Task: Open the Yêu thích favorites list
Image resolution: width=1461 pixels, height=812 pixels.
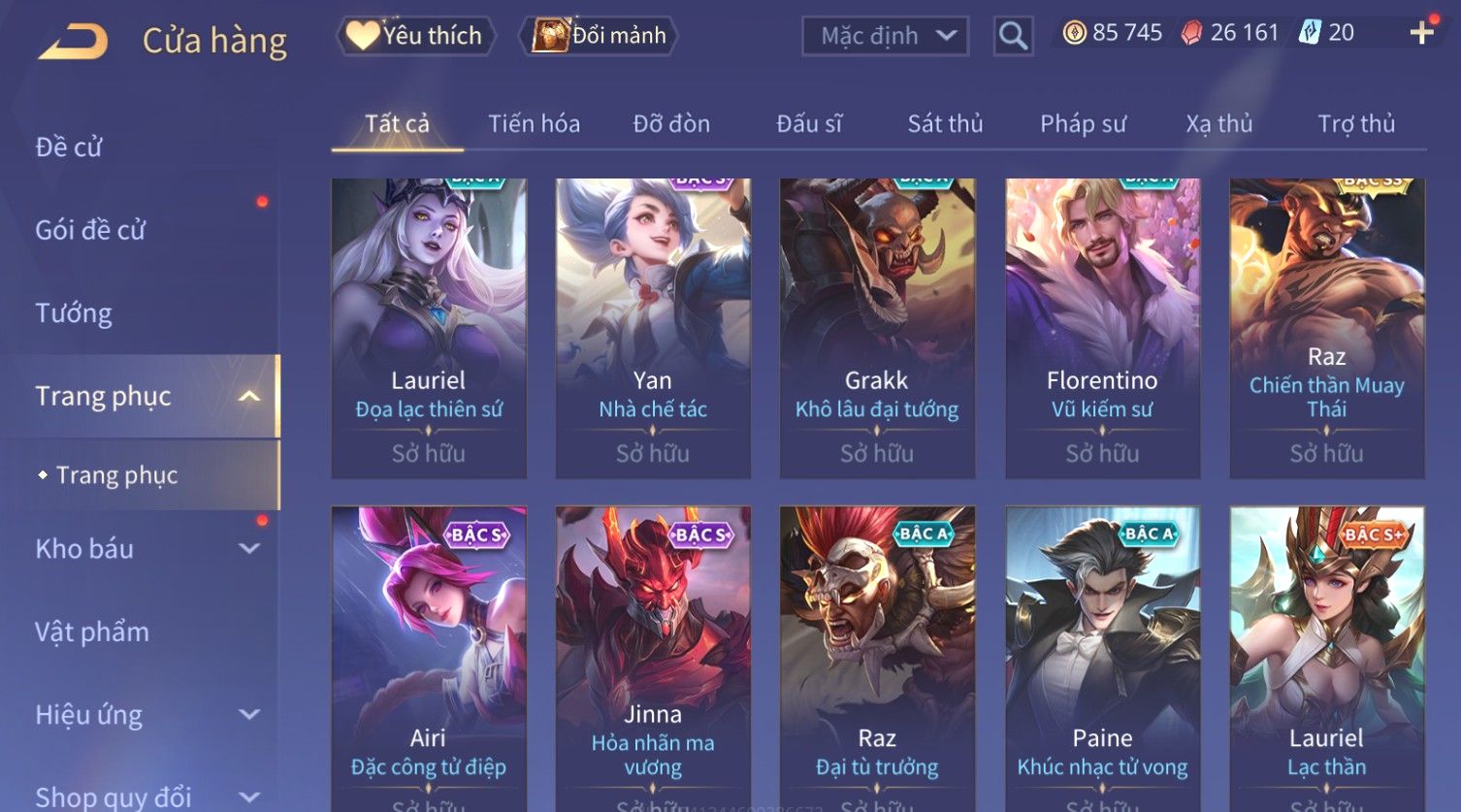Action: [x=416, y=36]
